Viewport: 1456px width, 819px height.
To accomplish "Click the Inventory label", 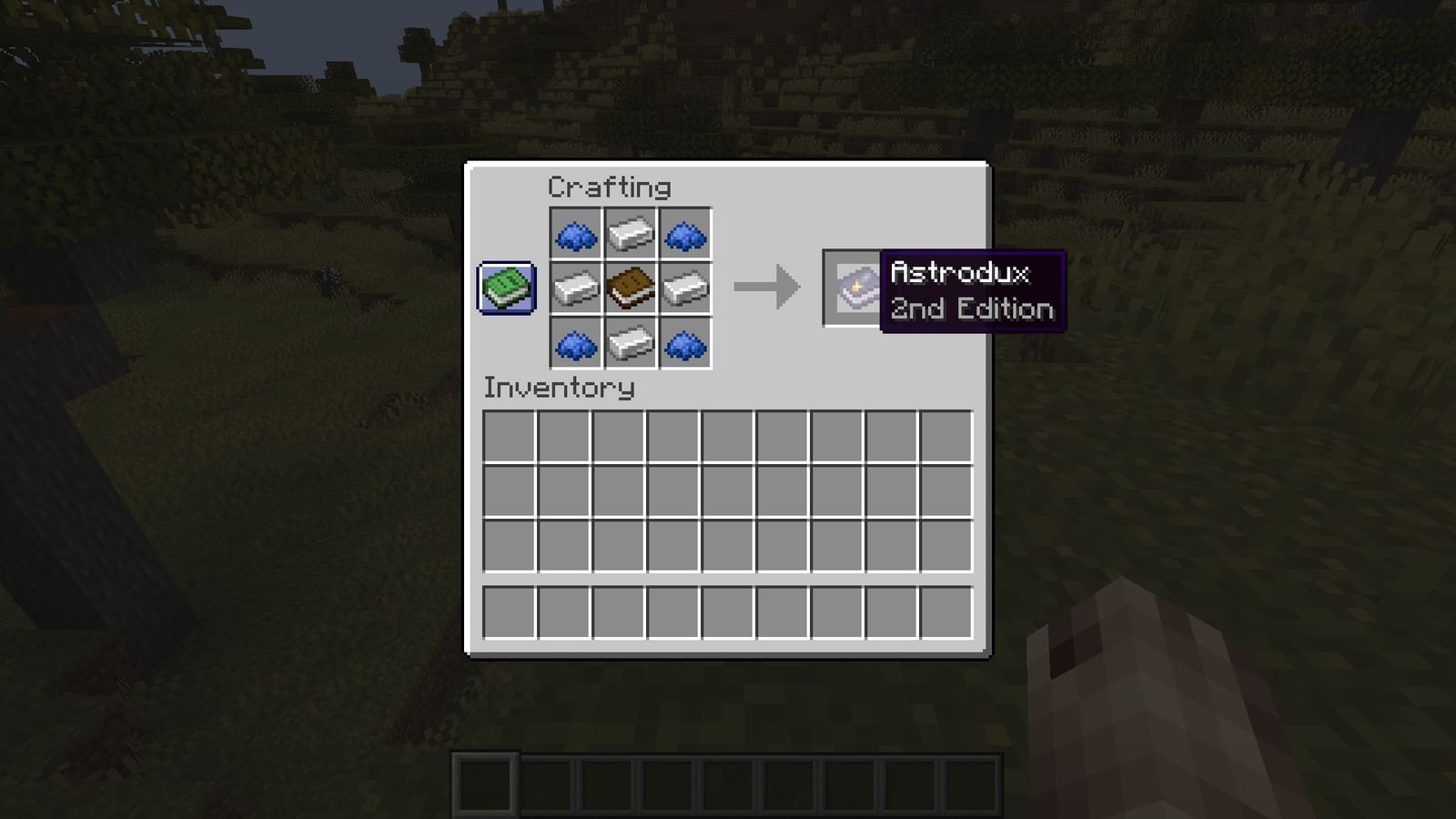I will click(558, 389).
